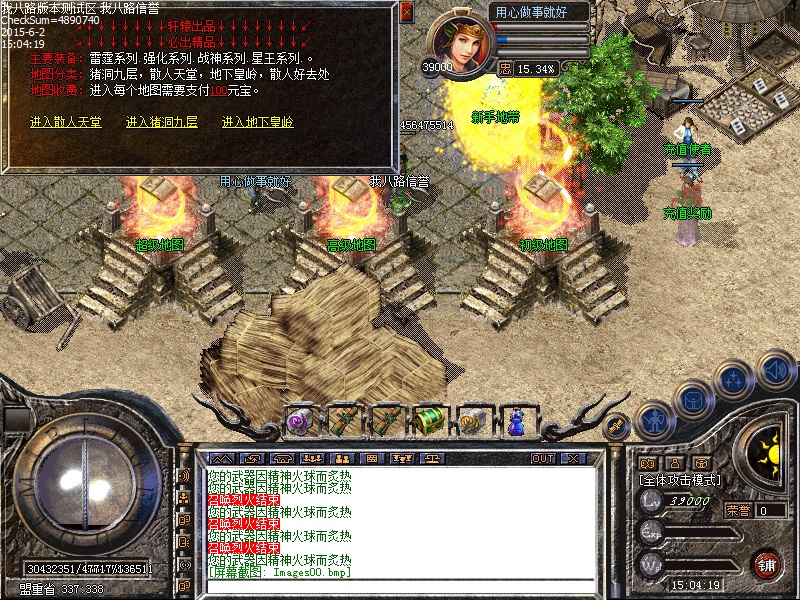Use the purple swirl stone in the belt

click(x=300, y=420)
